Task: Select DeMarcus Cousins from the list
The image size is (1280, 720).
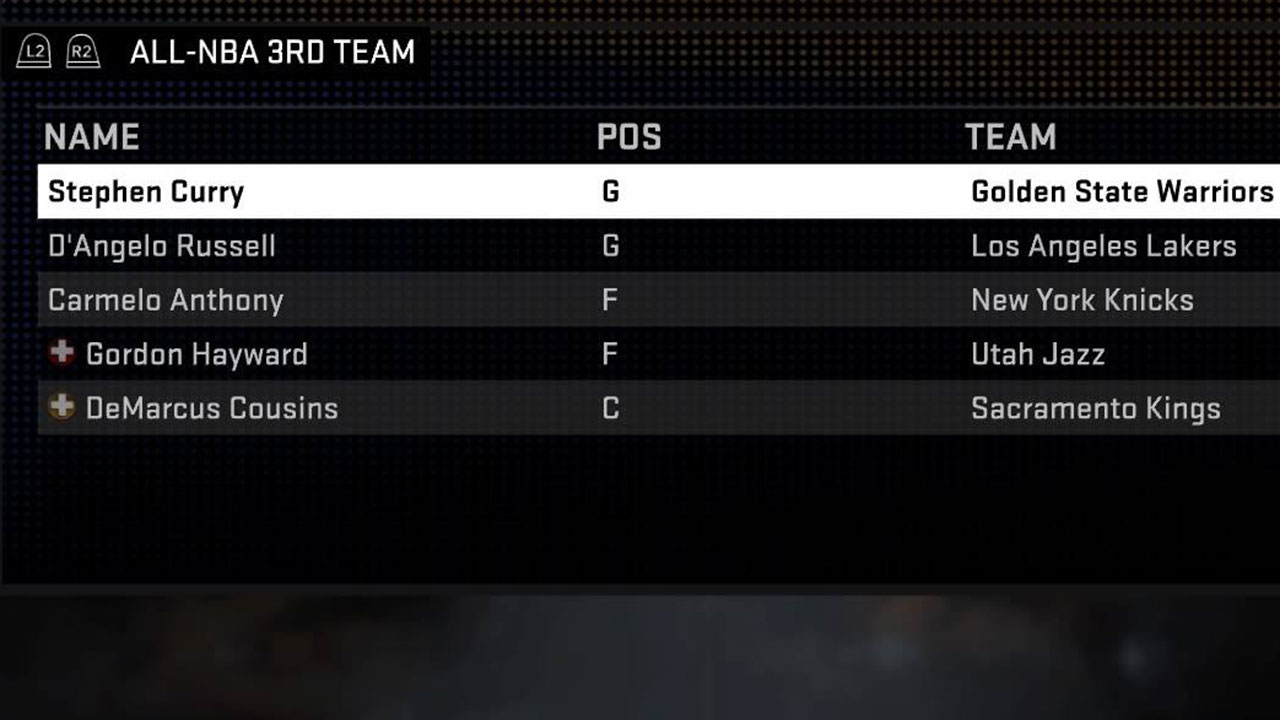Action: pos(212,408)
